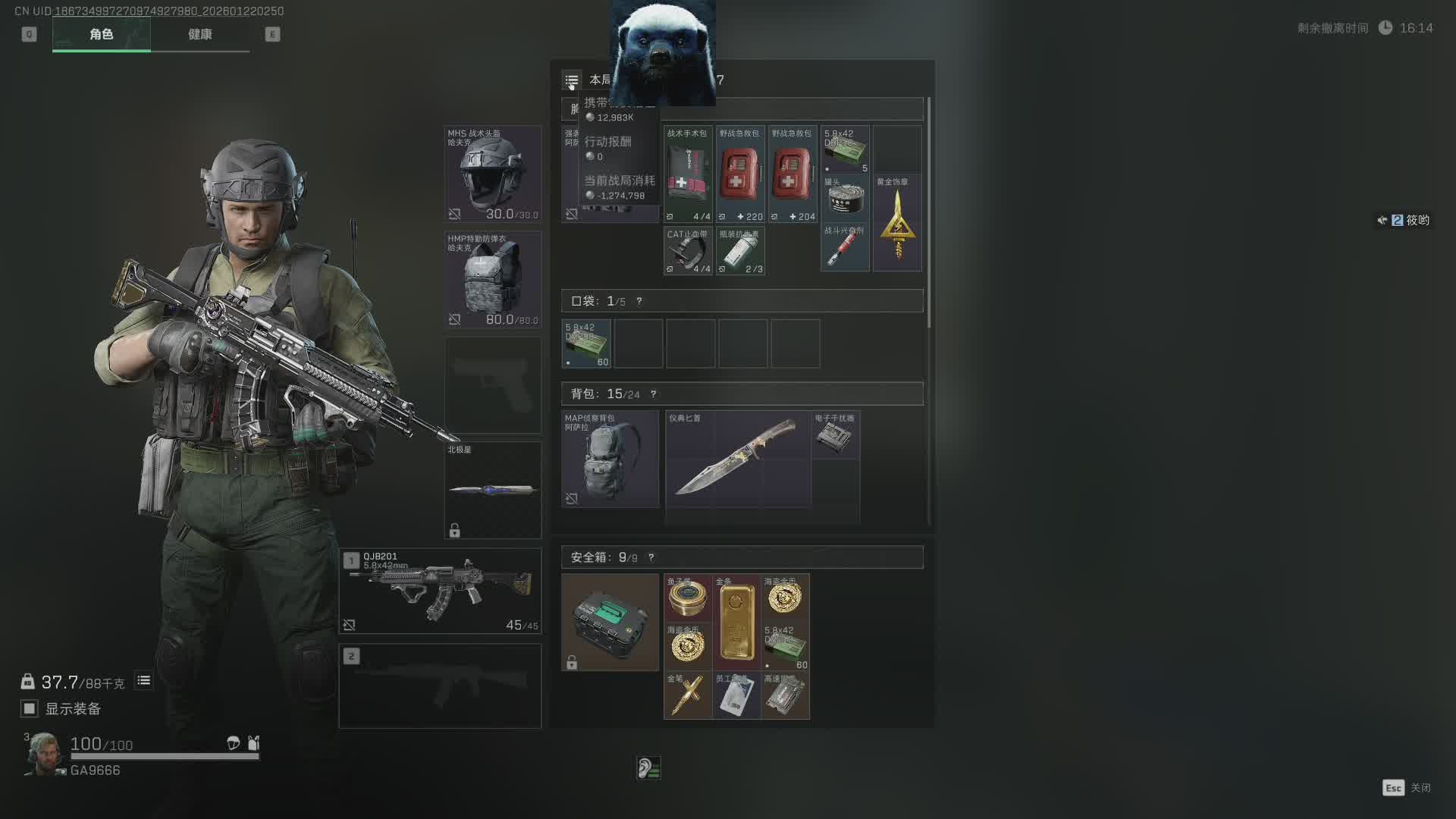This screenshot has height=819, width=1456.
Task: Select the 鱼子酱 caviar tin
Action: click(x=687, y=598)
